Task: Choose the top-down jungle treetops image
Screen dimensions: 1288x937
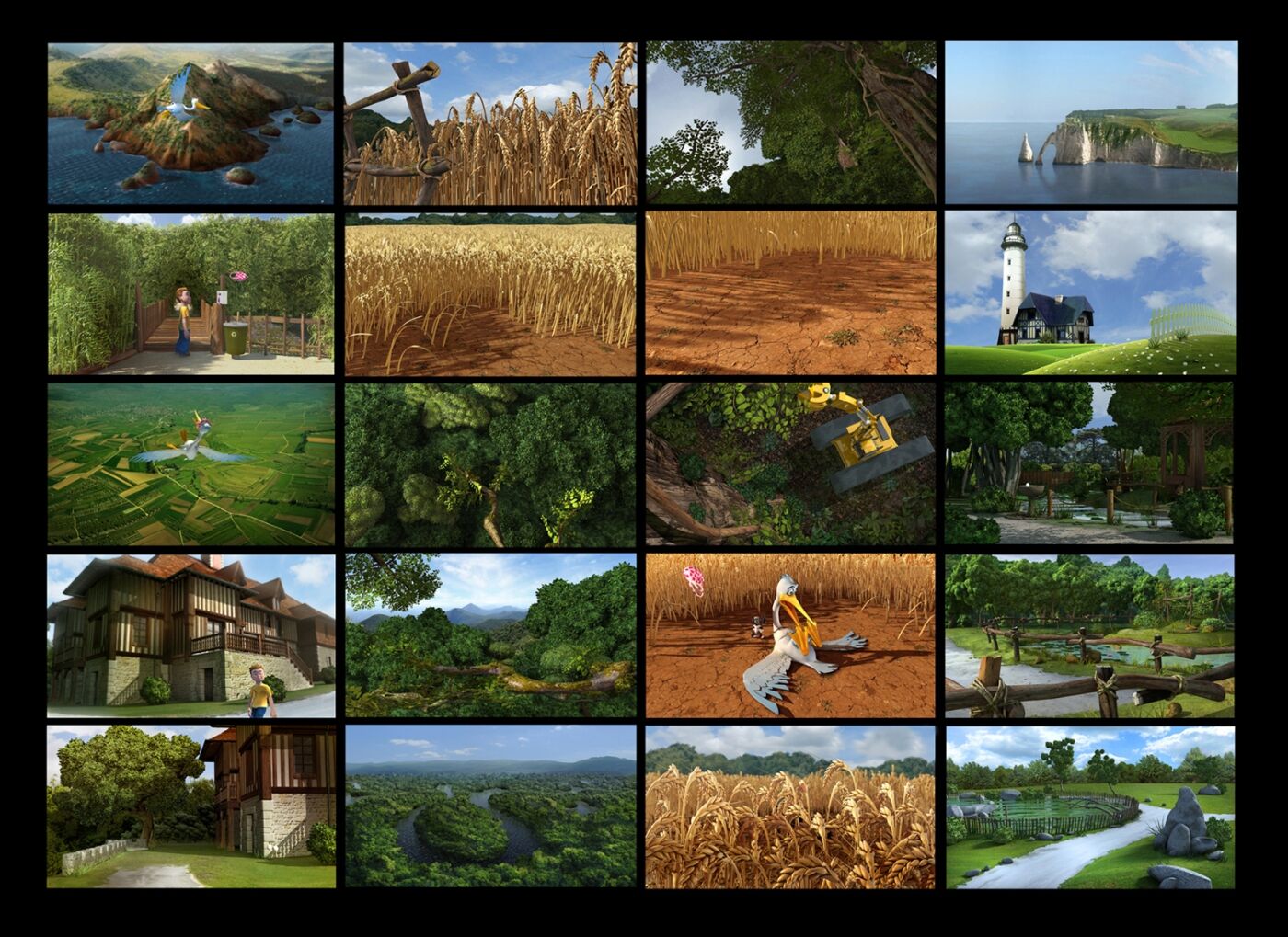Action: (x=490, y=464)
